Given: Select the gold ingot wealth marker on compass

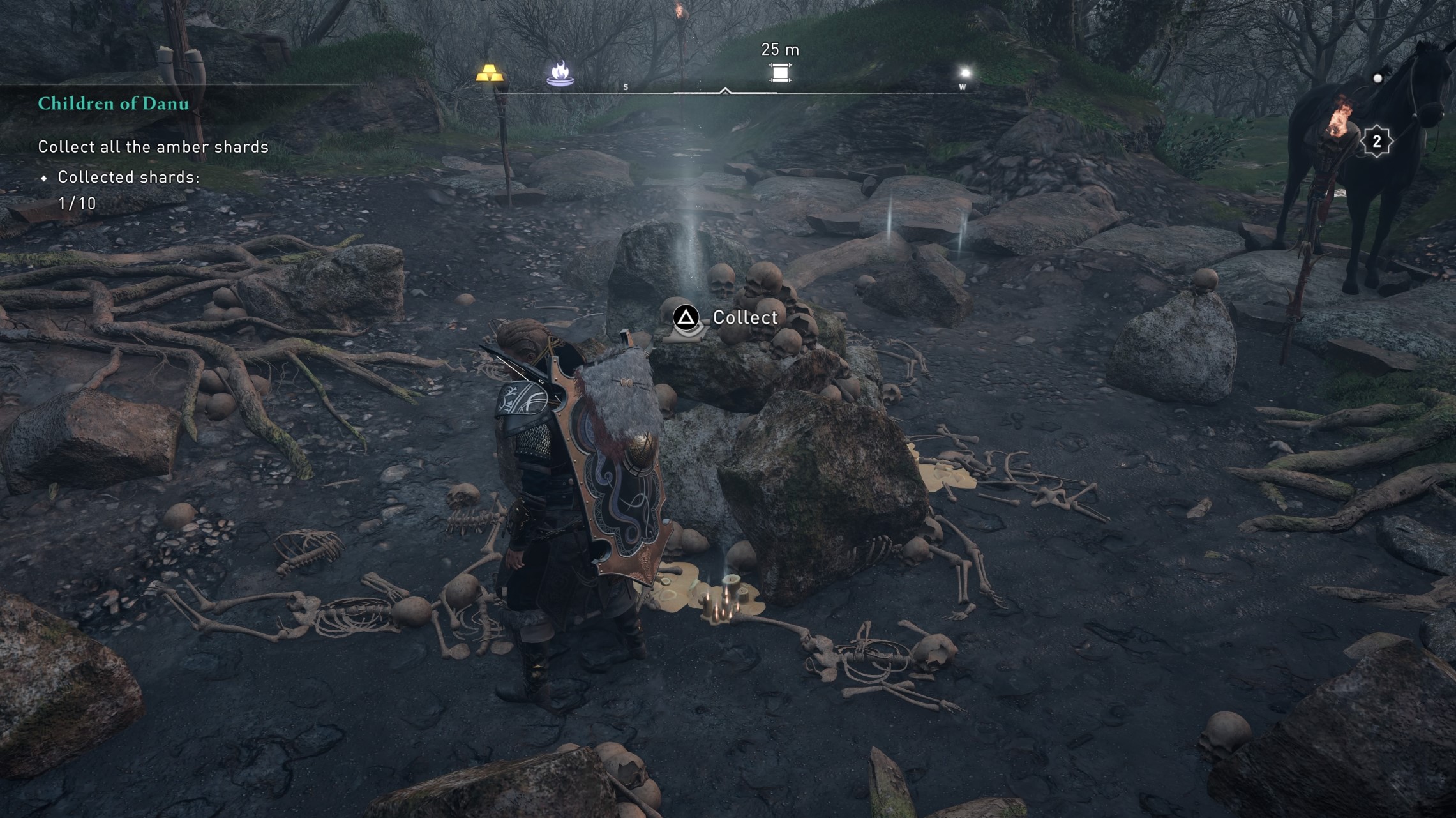Looking at the screenshot, I should coord(490,73).
